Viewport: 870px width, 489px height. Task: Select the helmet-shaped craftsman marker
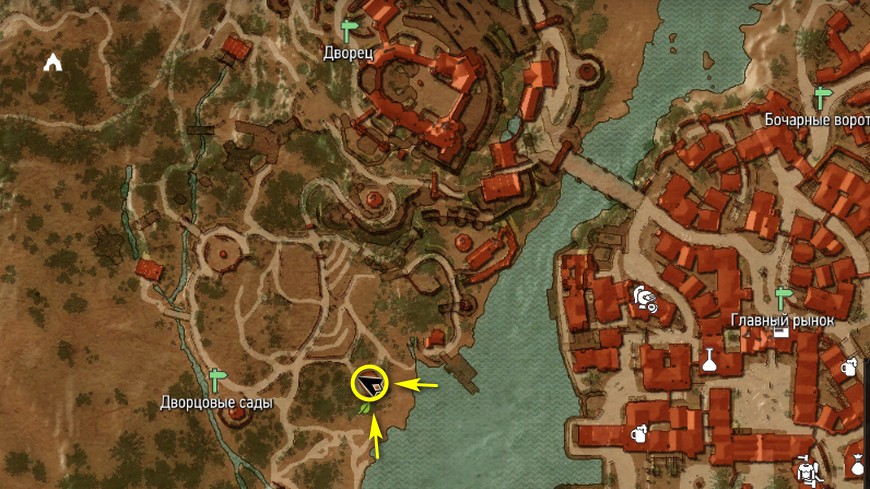point(643,296)
